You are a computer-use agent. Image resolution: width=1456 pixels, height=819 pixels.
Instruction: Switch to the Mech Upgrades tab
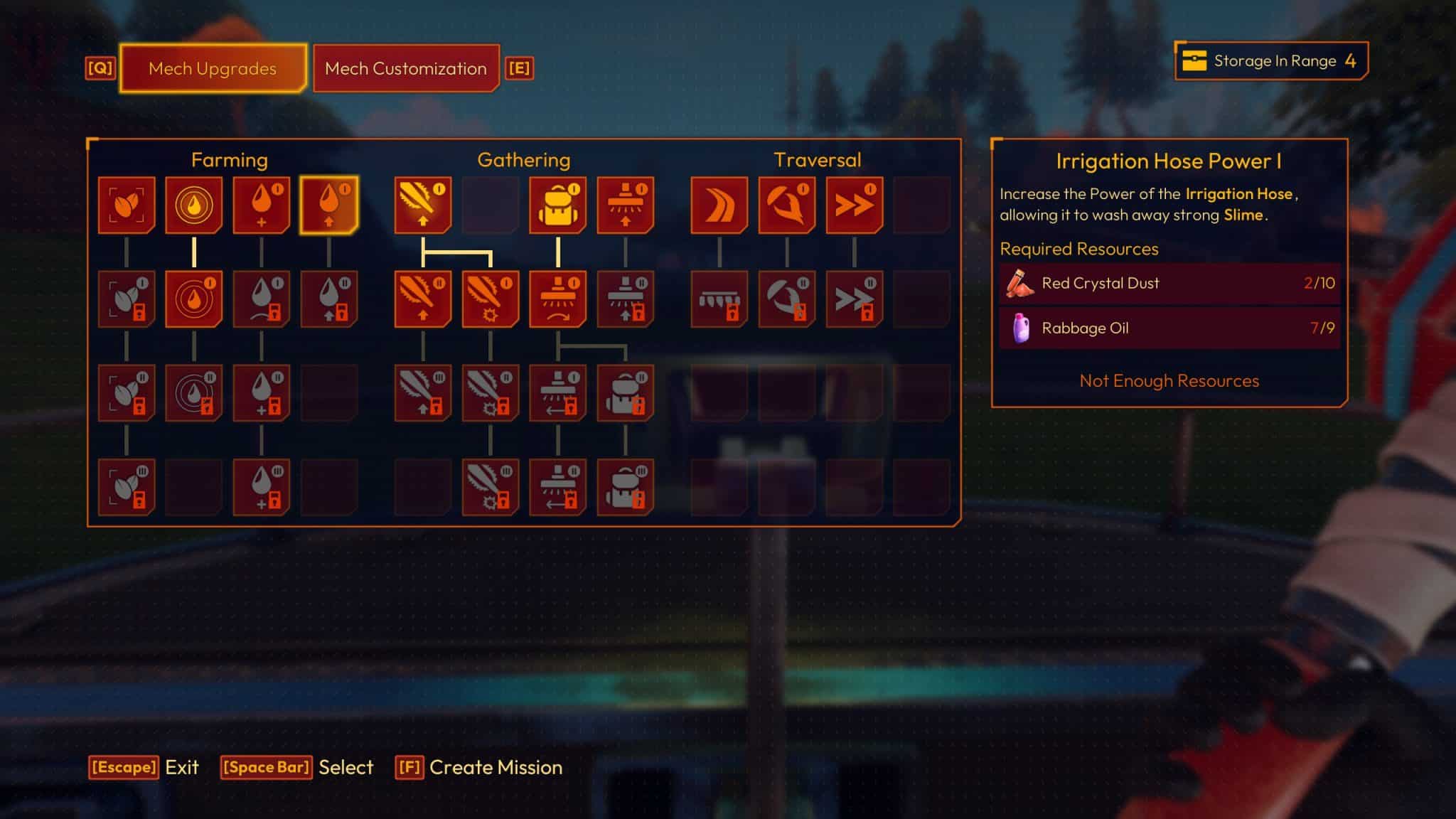(212, 69)
